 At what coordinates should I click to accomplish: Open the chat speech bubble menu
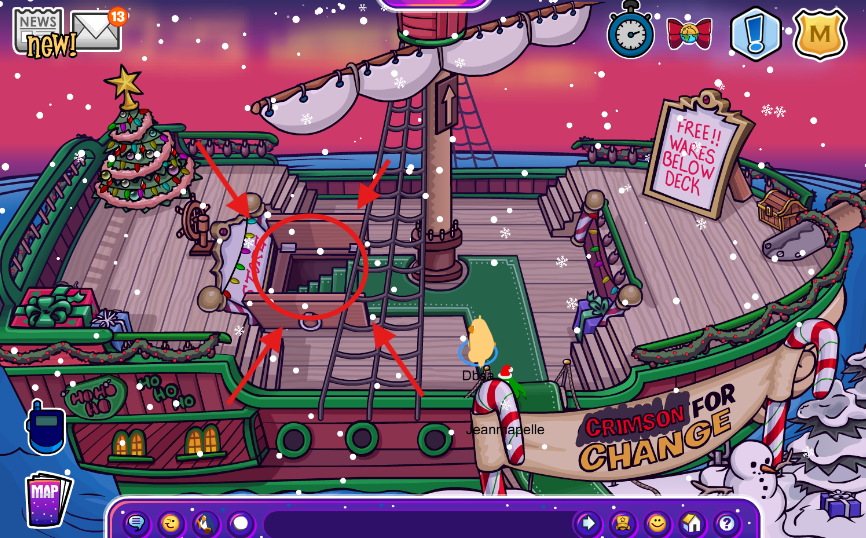[x=136, y=523]
